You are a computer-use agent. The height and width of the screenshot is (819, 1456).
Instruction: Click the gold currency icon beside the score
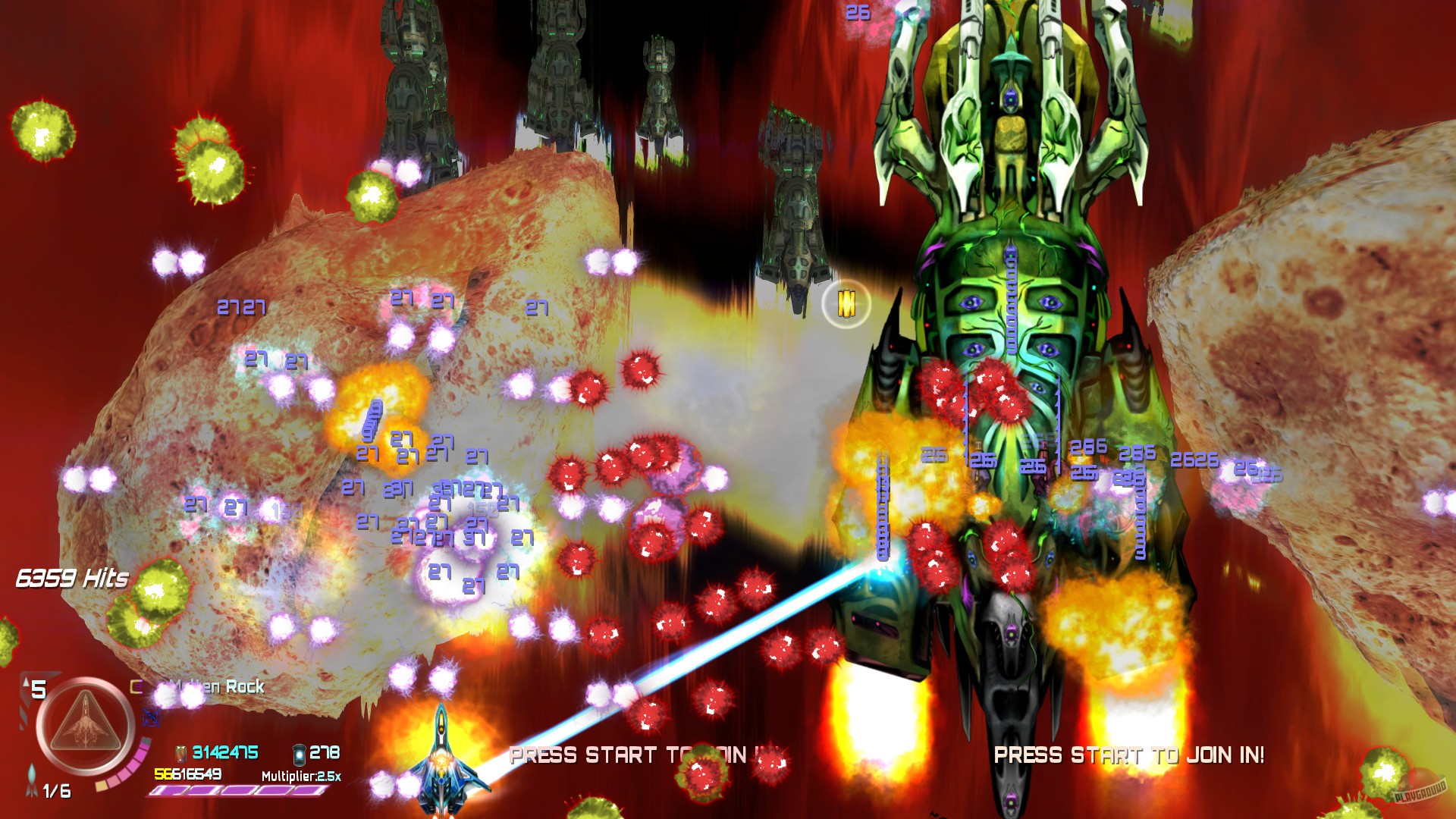[x=180, y=755]
